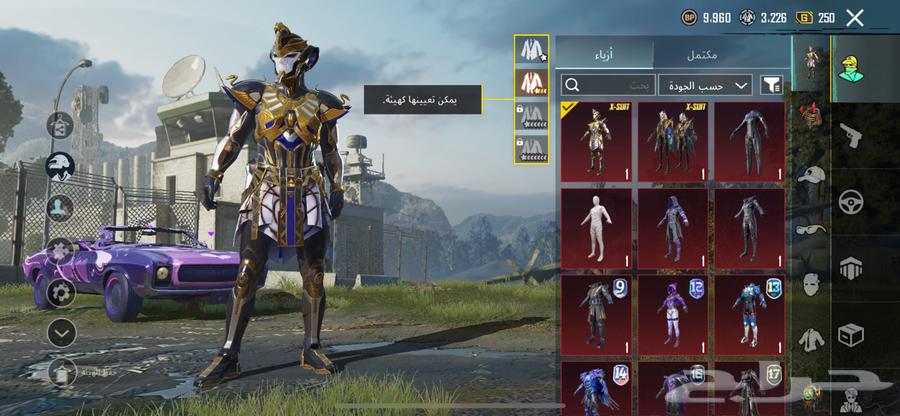
Task: Close the inventory screen
Action: coord(854,17)
